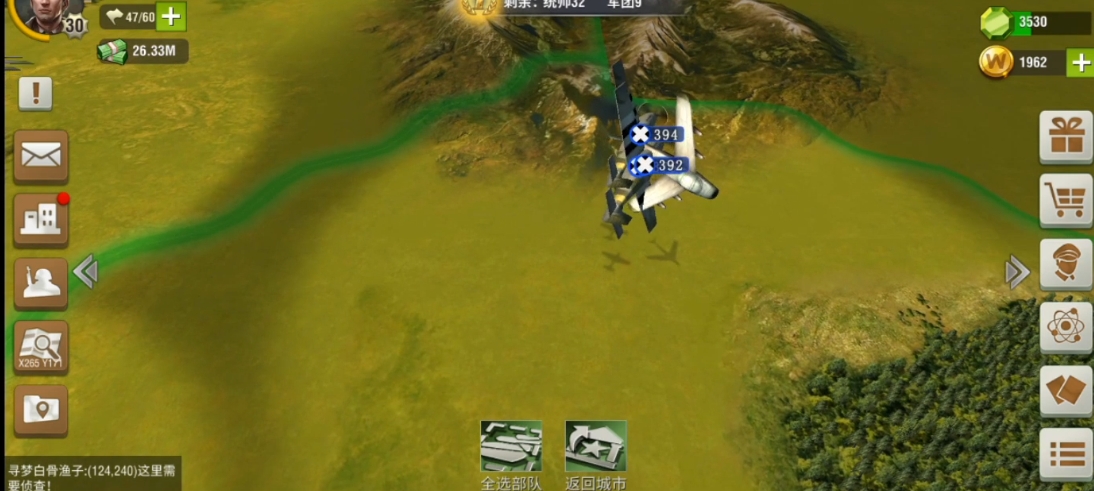The width and height of the screenshot is (1094, 491).
Task: Open the map location bookmark button
Action: 41,410
